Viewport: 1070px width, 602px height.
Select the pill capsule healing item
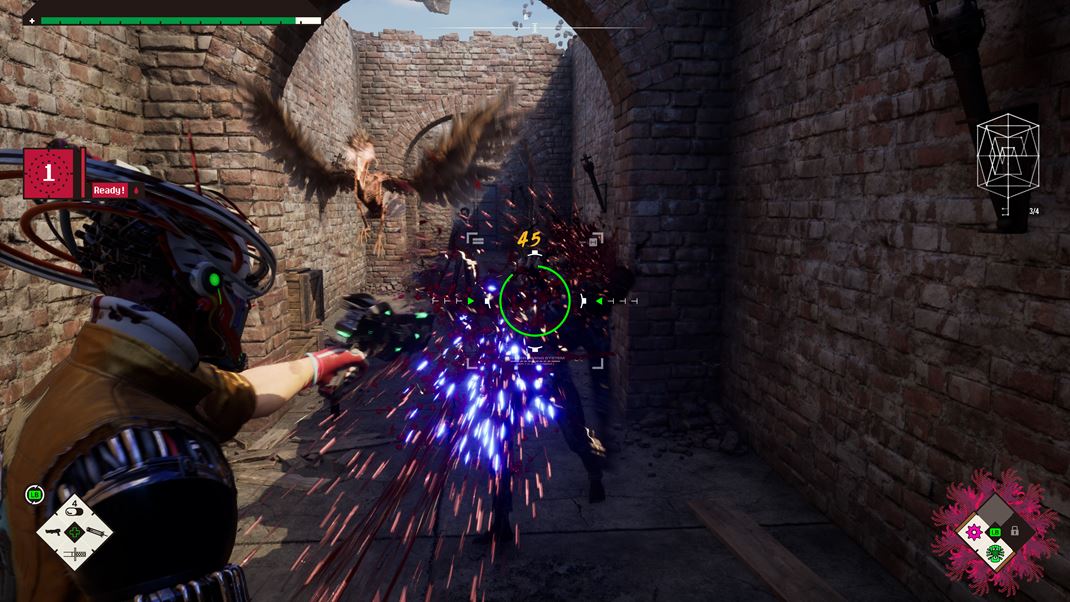(x=74, y=513)
